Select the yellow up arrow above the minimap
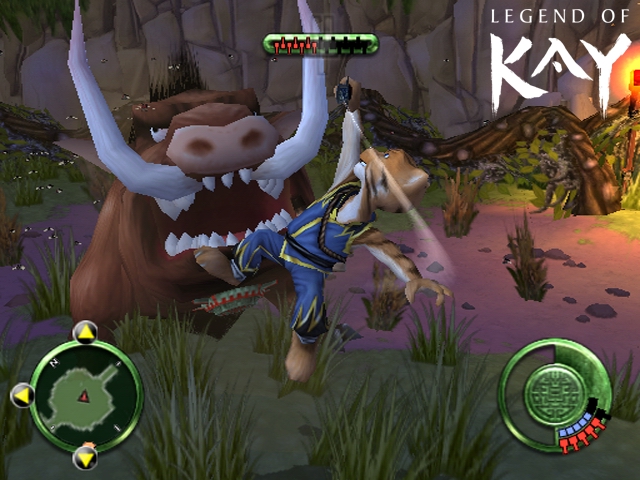The height and width of the screenshot is (480, 640). [86, 332]
